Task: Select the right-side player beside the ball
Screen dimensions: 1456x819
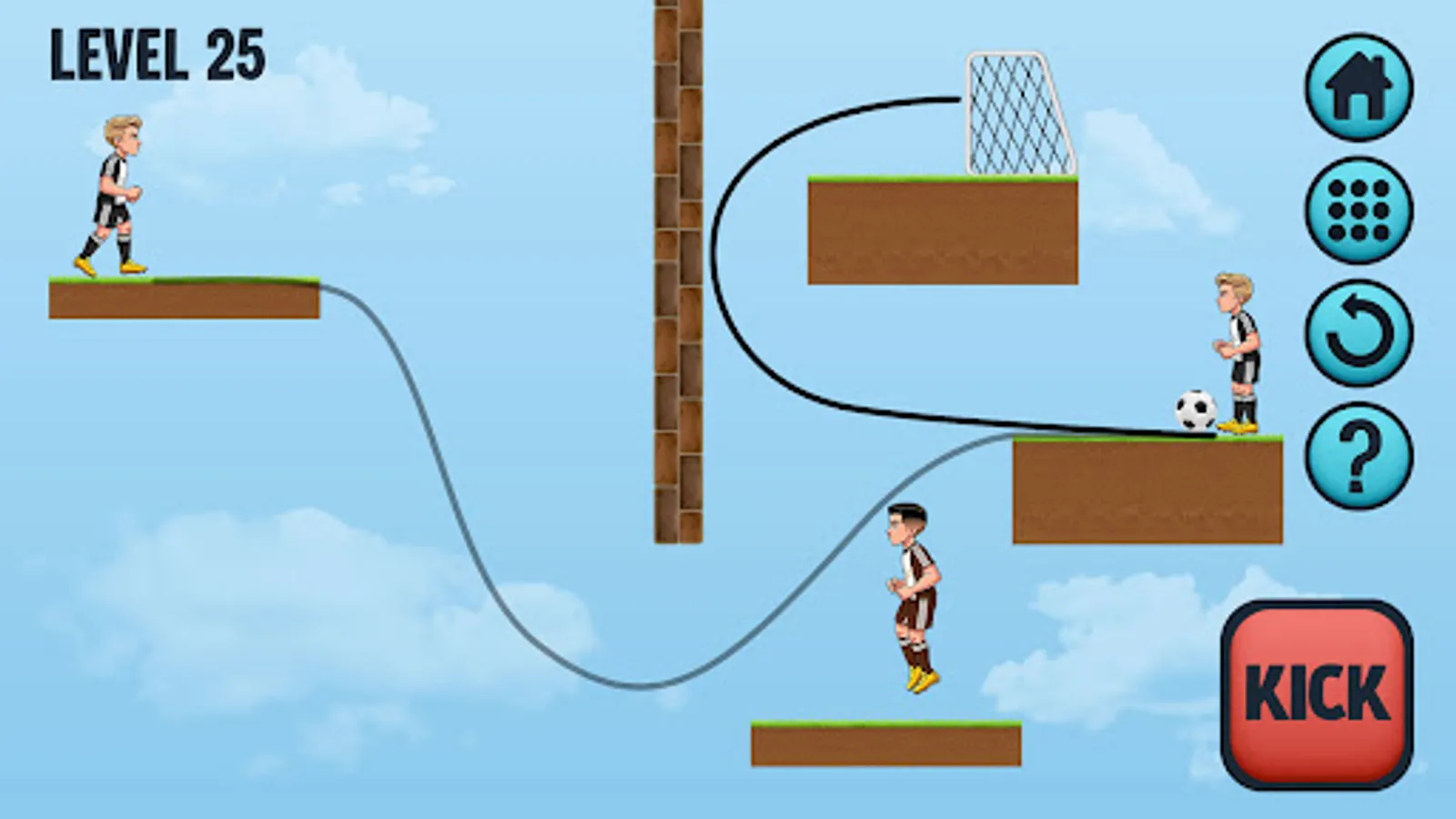Action: [1240, 350]
